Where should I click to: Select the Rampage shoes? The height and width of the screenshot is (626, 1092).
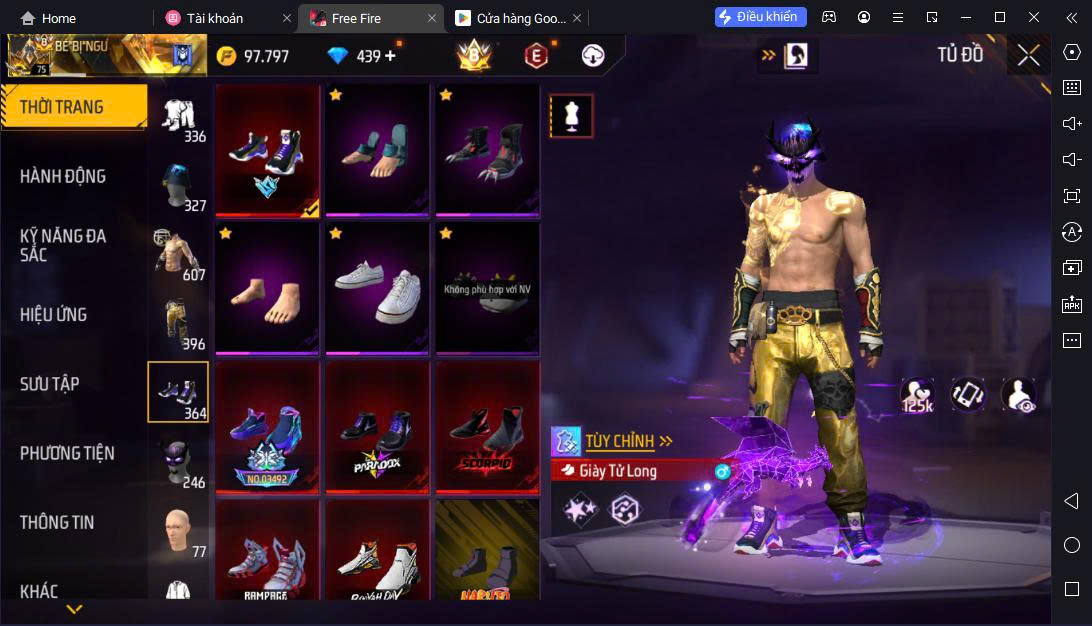[267, 552]
